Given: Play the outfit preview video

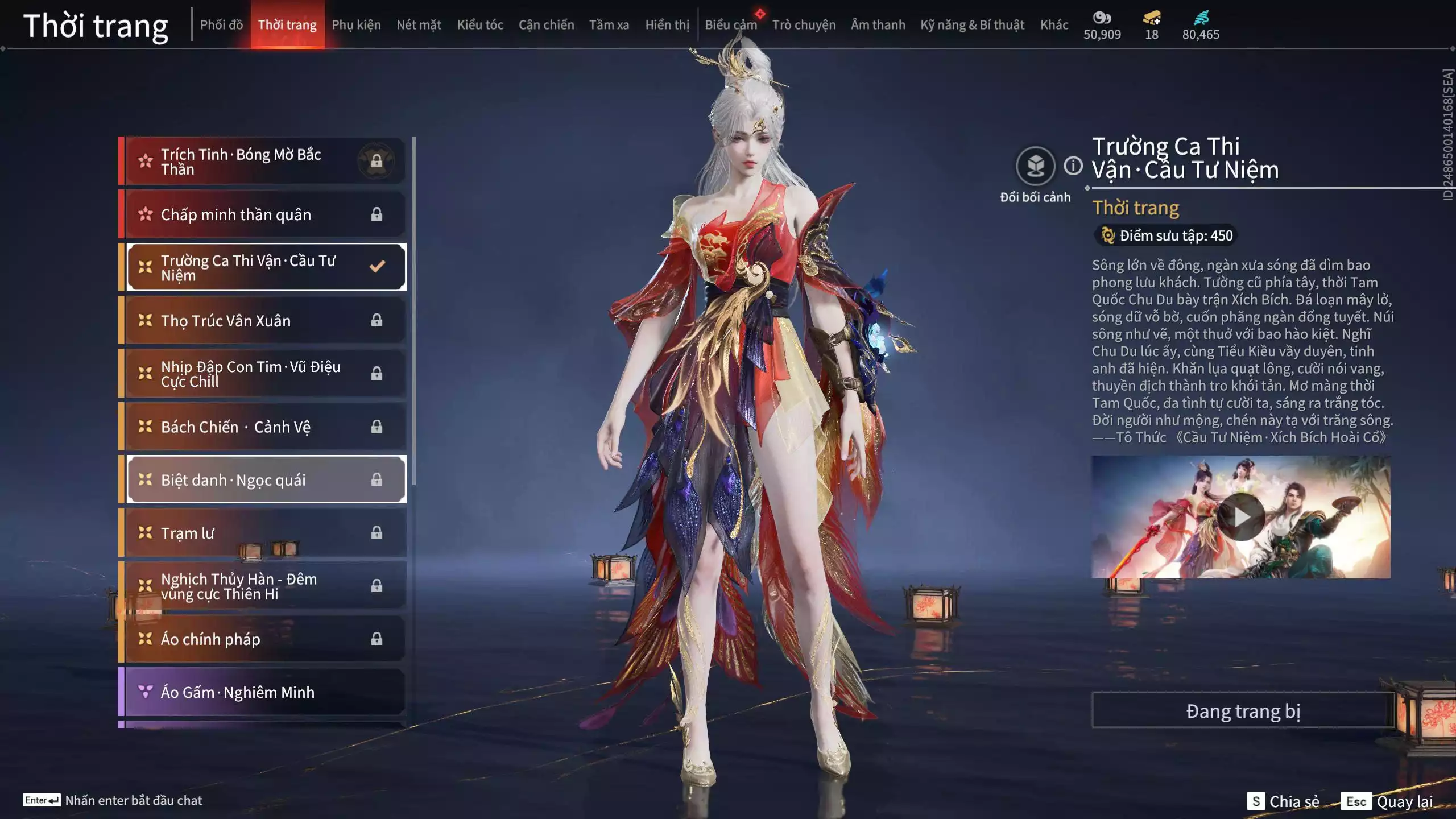Looking at the screenshot, I should coord(1241,517).
